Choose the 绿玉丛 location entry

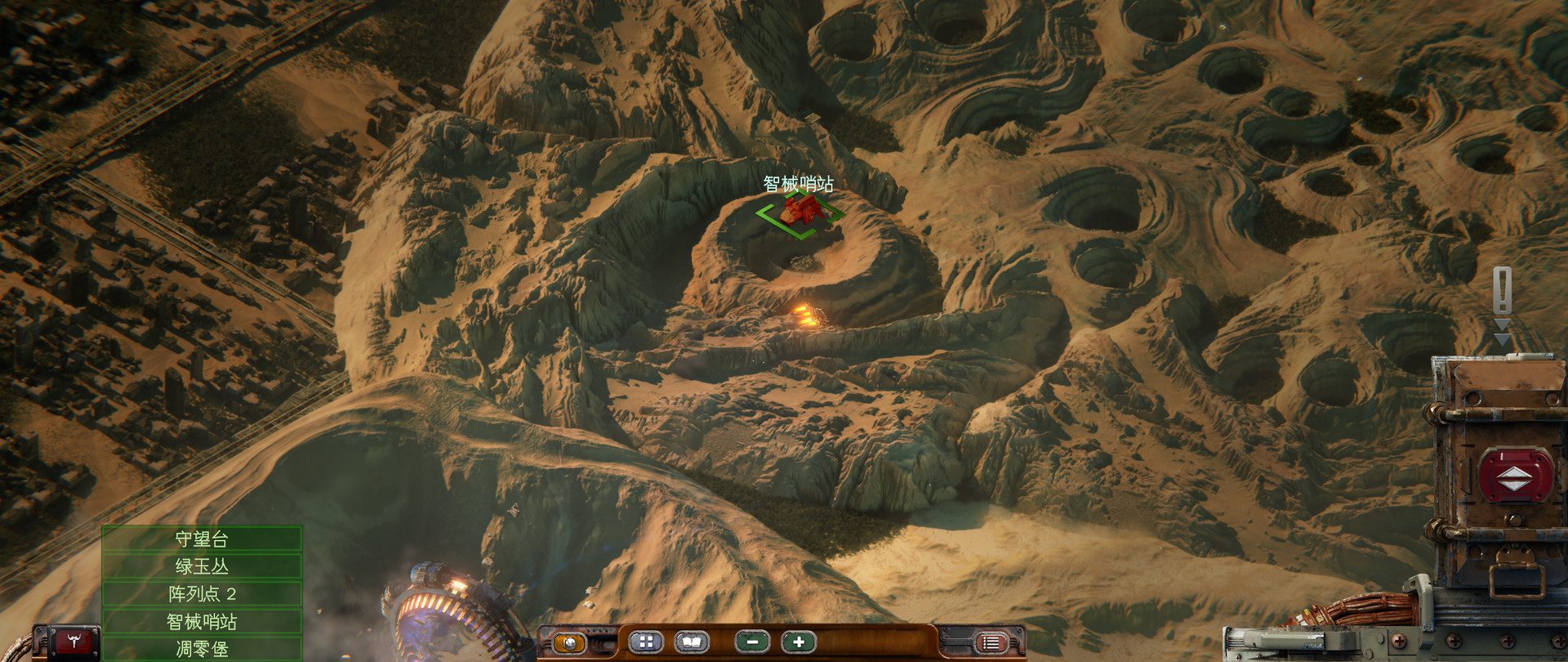[202, 566]
